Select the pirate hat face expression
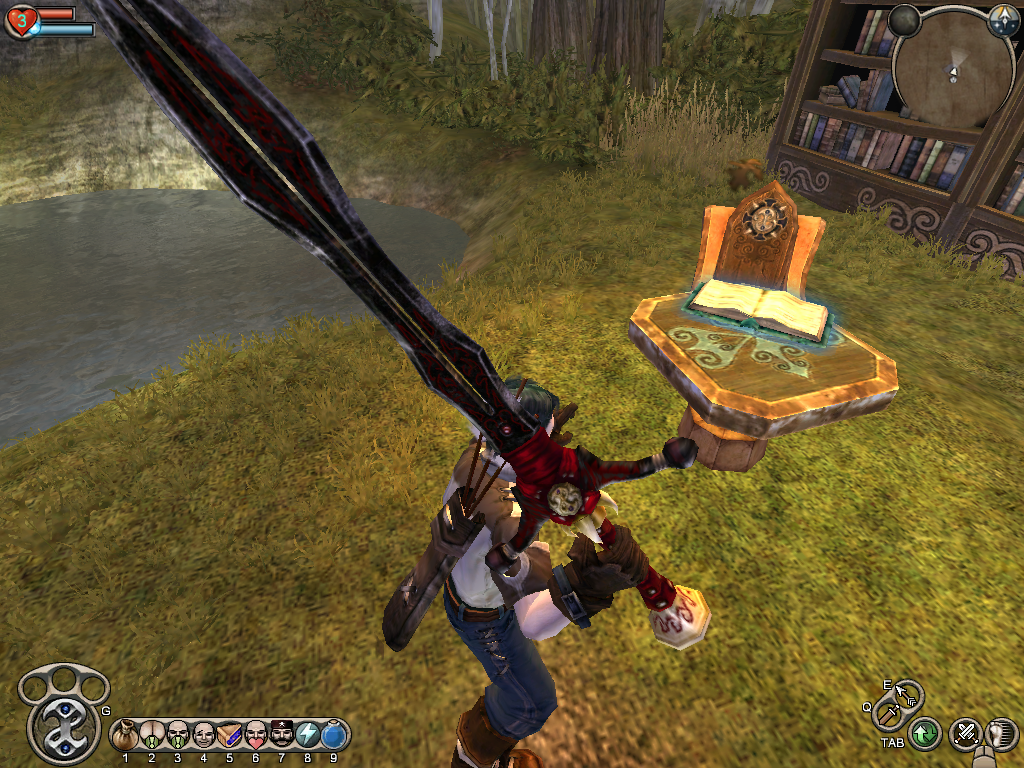The width and height of the screenshot is (1024, 768). [282, 736]
